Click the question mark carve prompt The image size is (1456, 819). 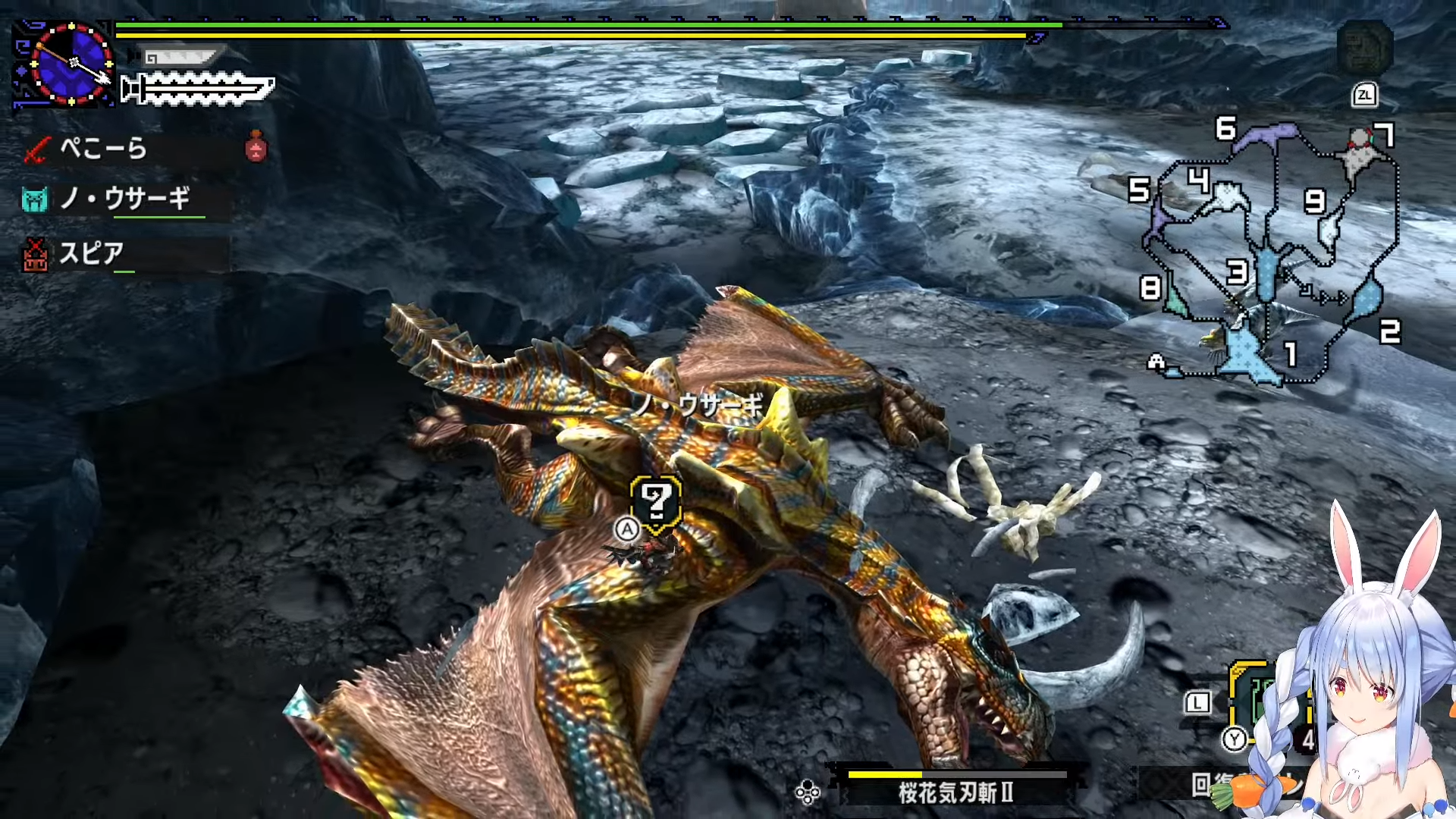pyautogui.click(x=656, y=501)
